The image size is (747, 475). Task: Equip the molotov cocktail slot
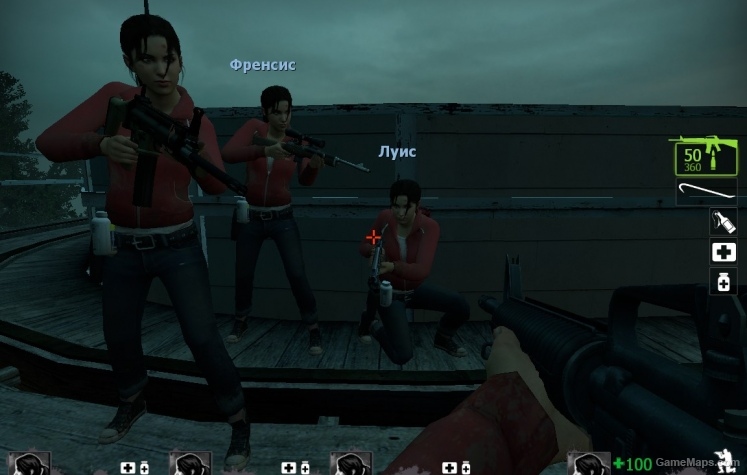723,222
